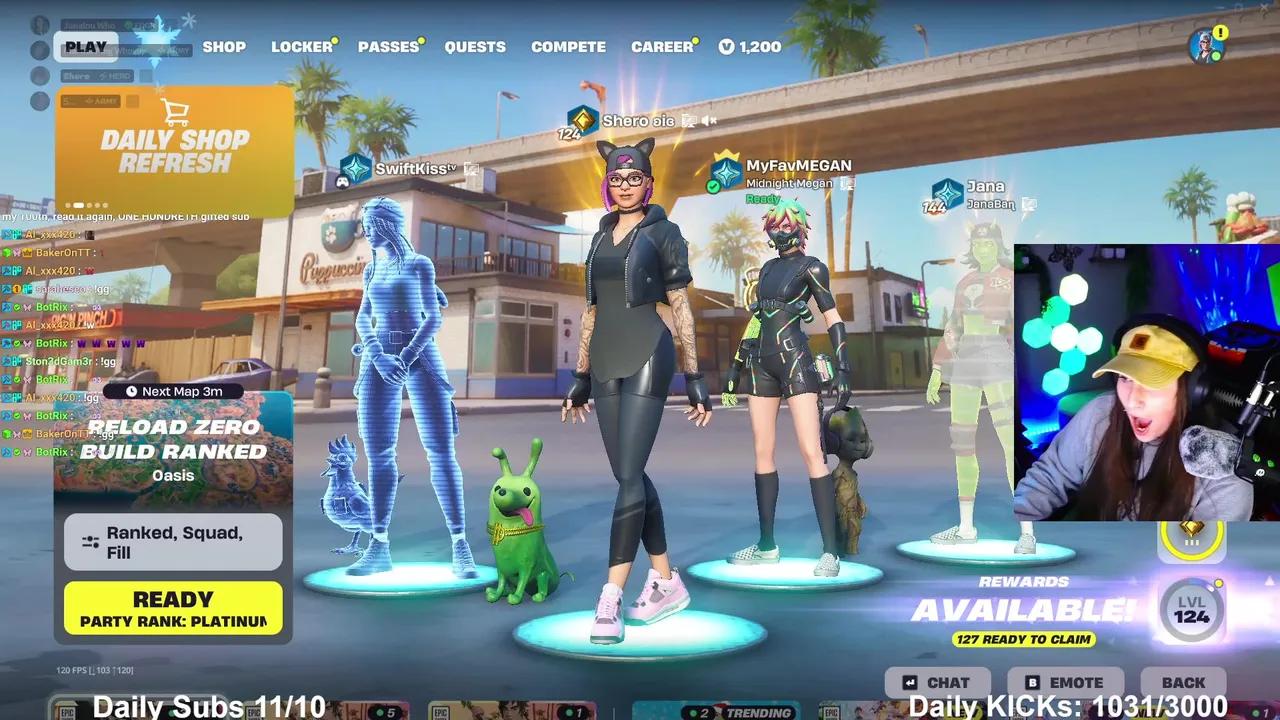
Task: Click the streaming display icon next to Shero
Action: pyautogui.click(x=688, y=121)
